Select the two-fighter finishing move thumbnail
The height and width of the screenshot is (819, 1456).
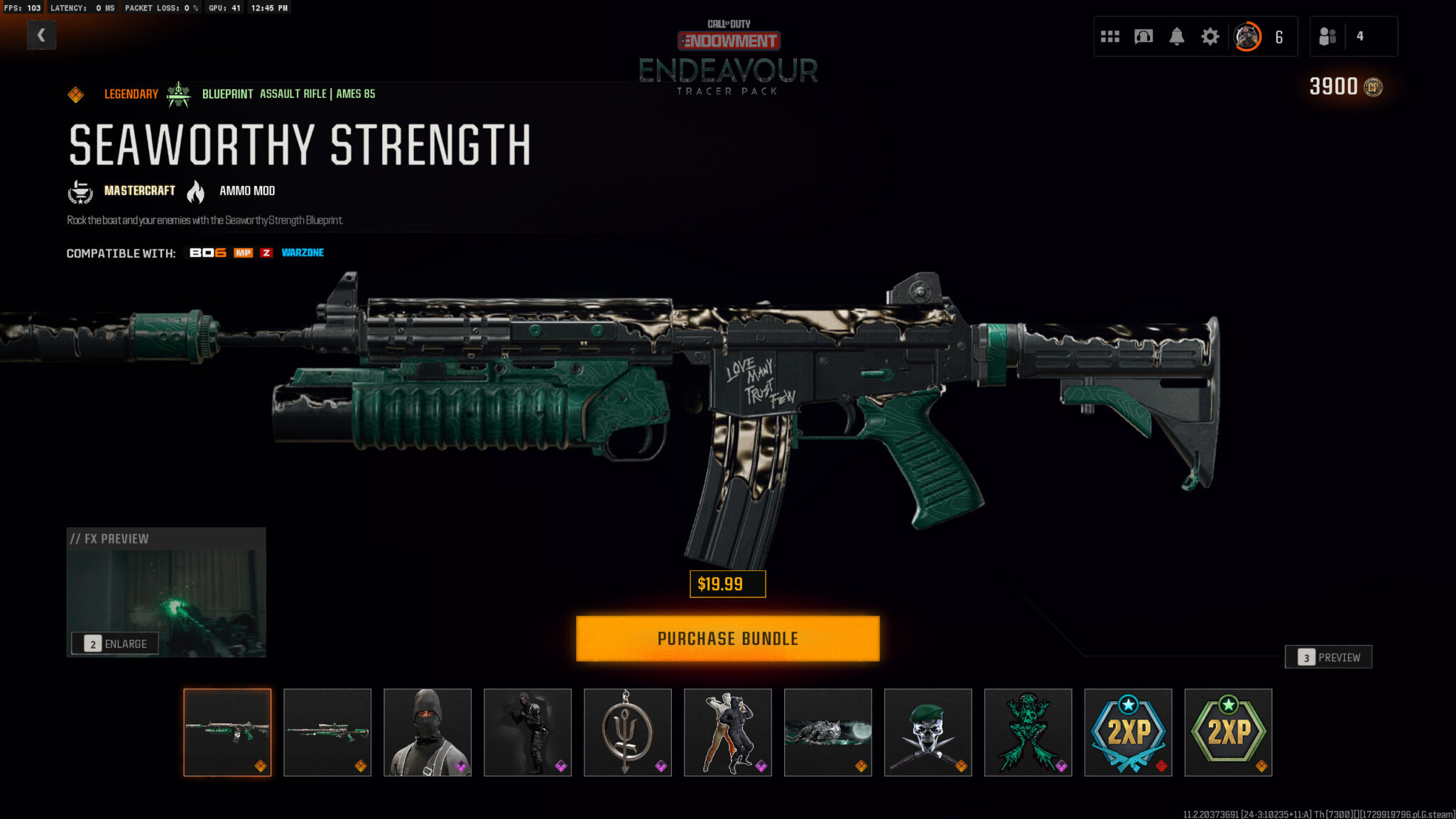[x=728, y=732]
